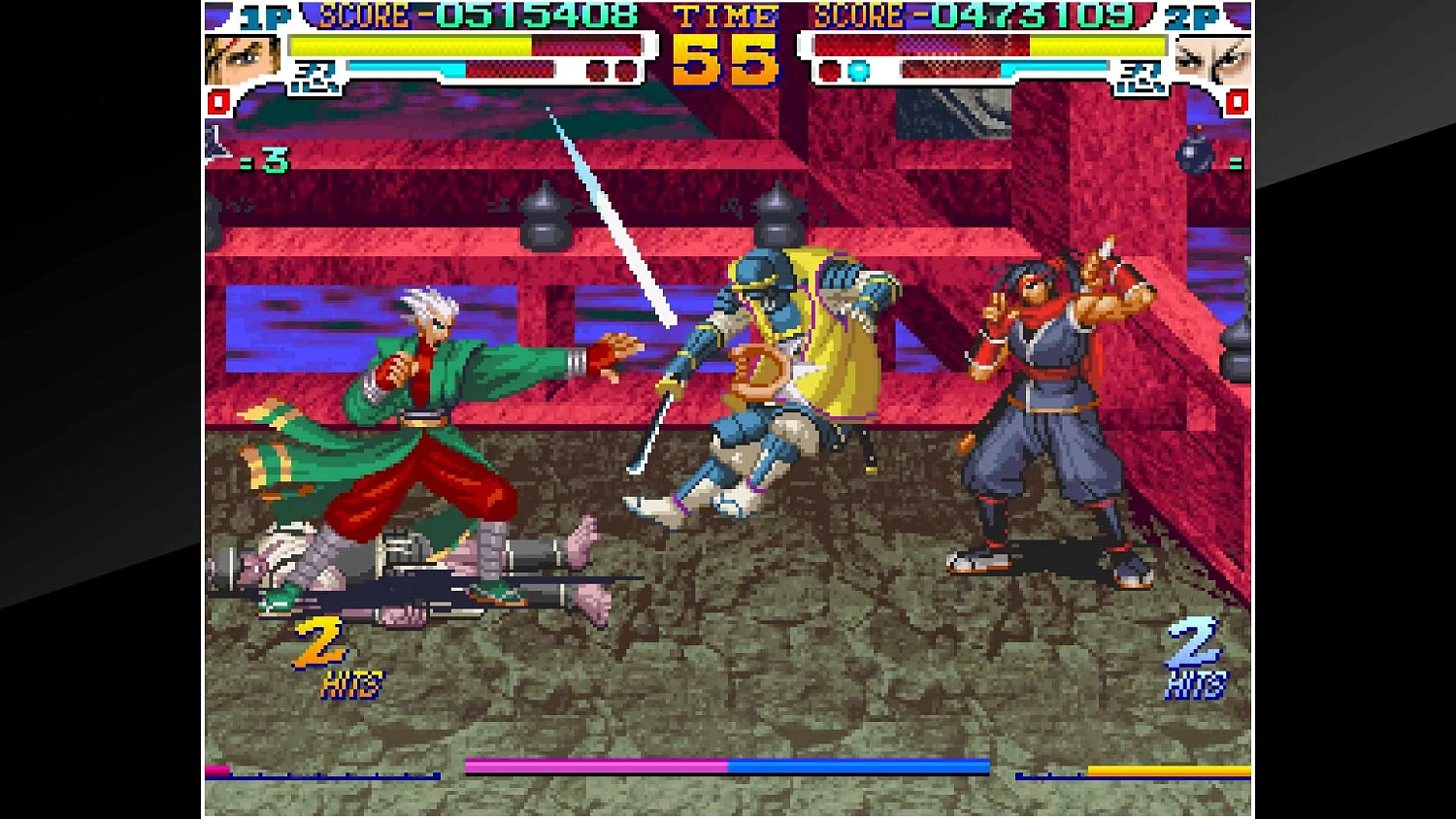This screenshot has width=1456, height=819.
Task: Click the second red orb under 1P's health bar
Action: point(625,70)
